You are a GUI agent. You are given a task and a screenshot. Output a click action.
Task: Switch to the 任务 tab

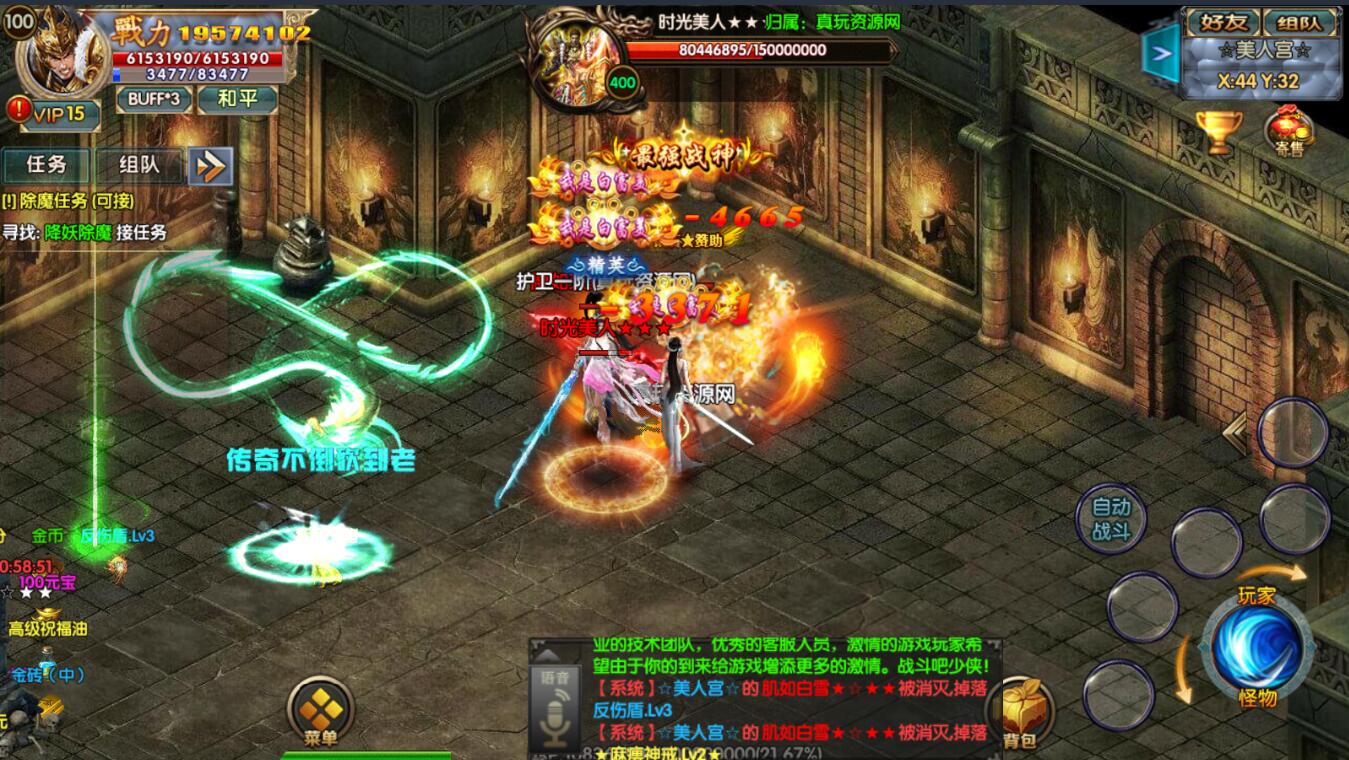click(x=44, y=165)
